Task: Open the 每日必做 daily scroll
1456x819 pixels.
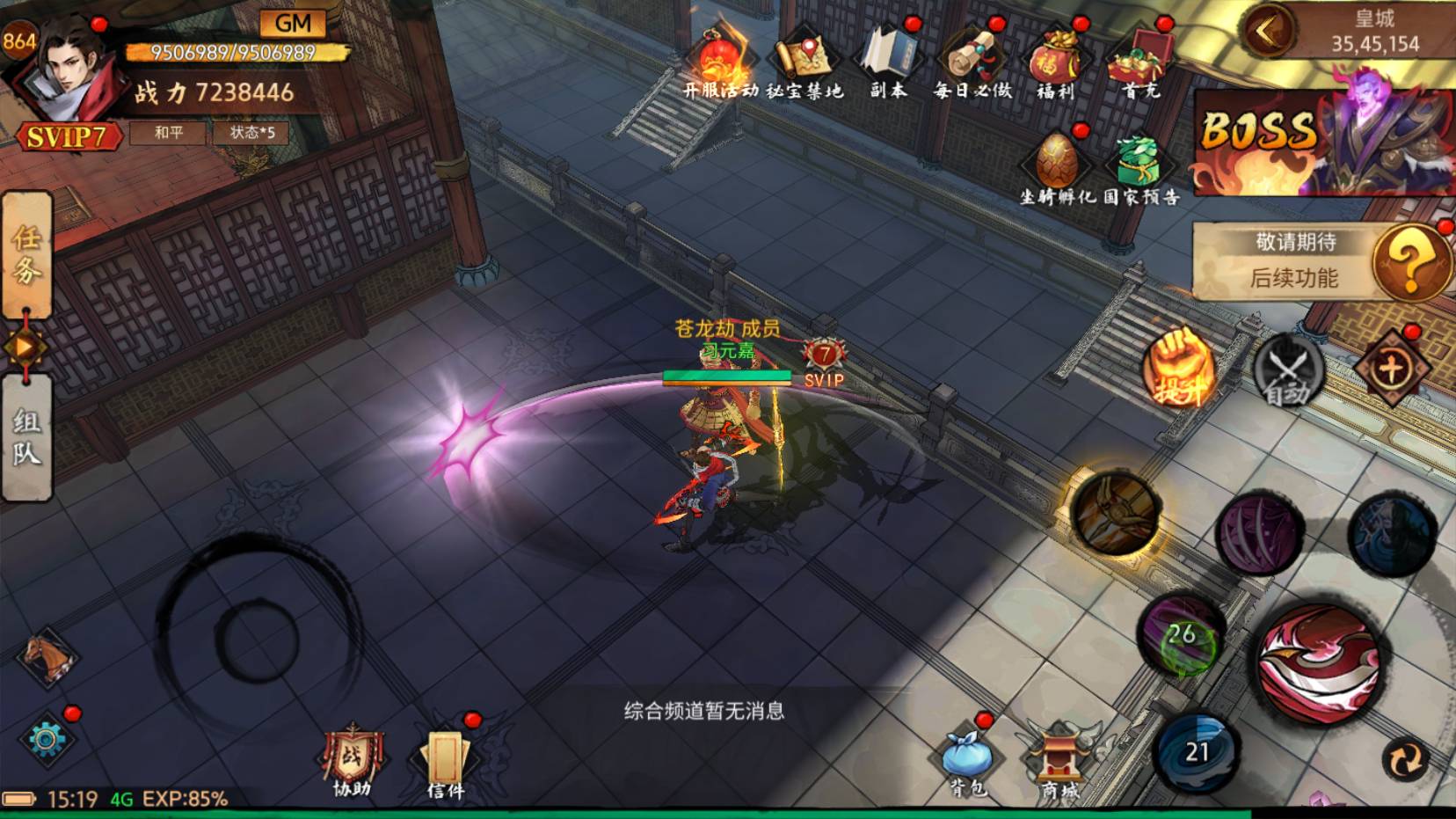Action: tap(972, 63)
